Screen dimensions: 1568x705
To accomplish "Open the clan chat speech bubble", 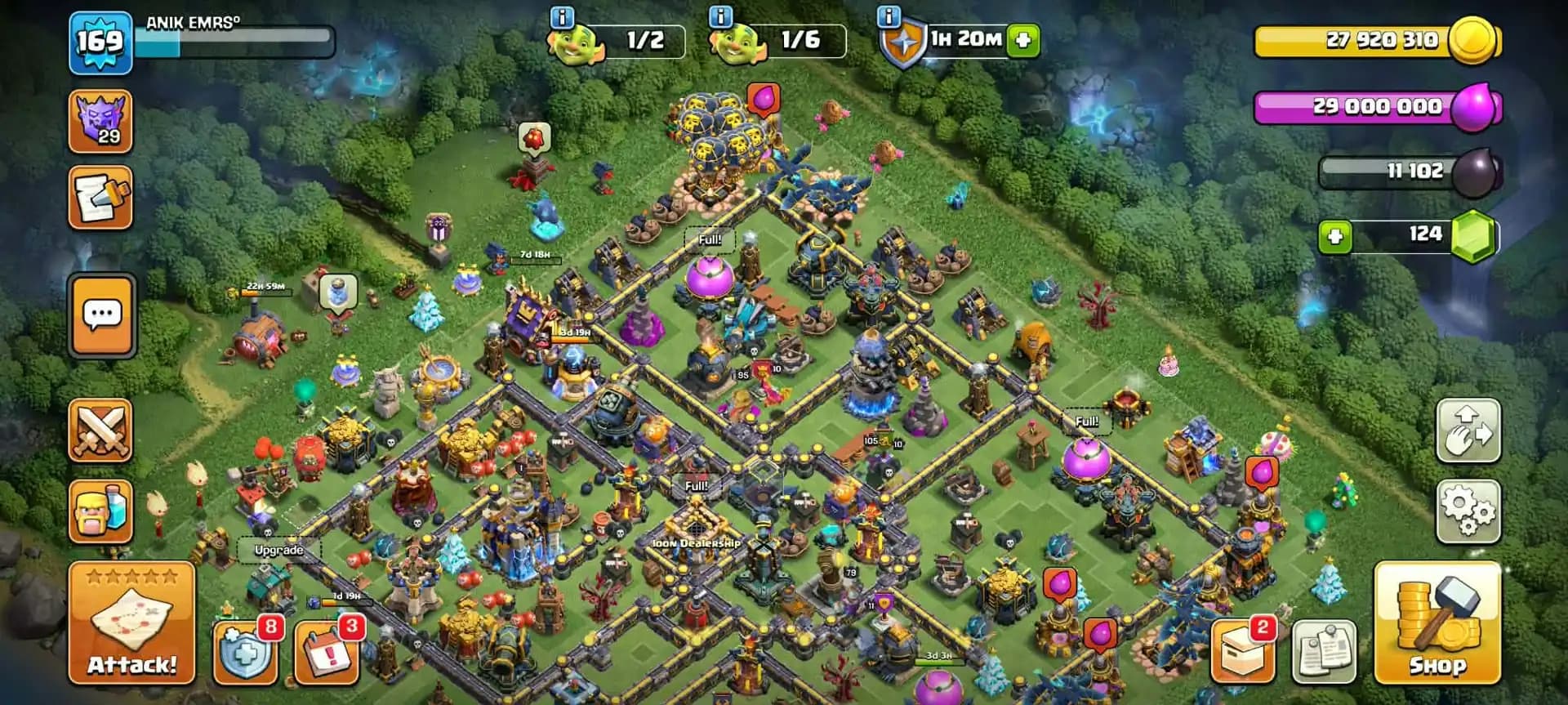I will click(101, 315).
